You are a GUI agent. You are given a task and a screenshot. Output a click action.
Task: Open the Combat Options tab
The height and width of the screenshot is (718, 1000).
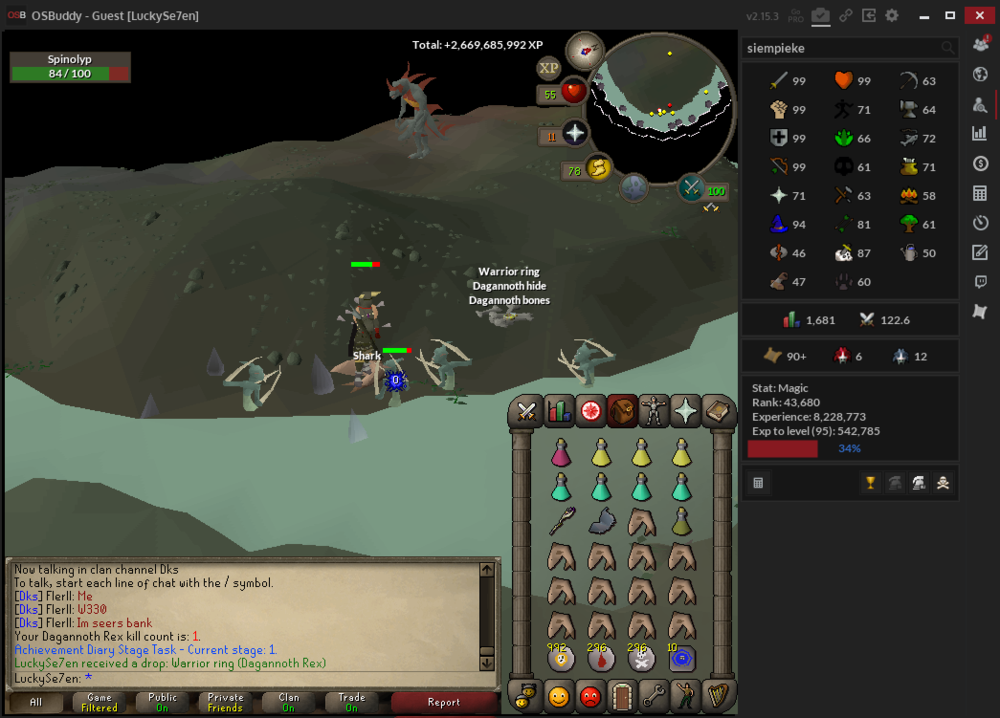click(526, 411)
